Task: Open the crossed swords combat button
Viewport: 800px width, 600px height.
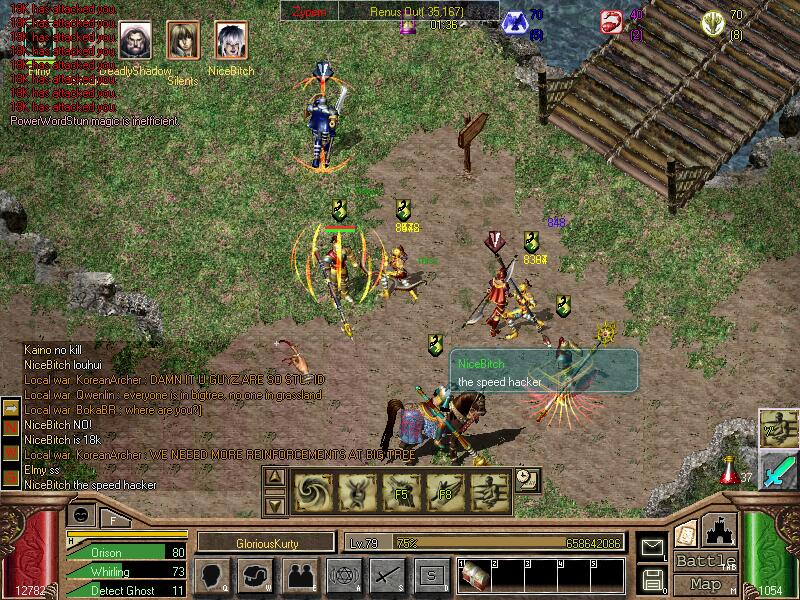Action: (386, 576)
